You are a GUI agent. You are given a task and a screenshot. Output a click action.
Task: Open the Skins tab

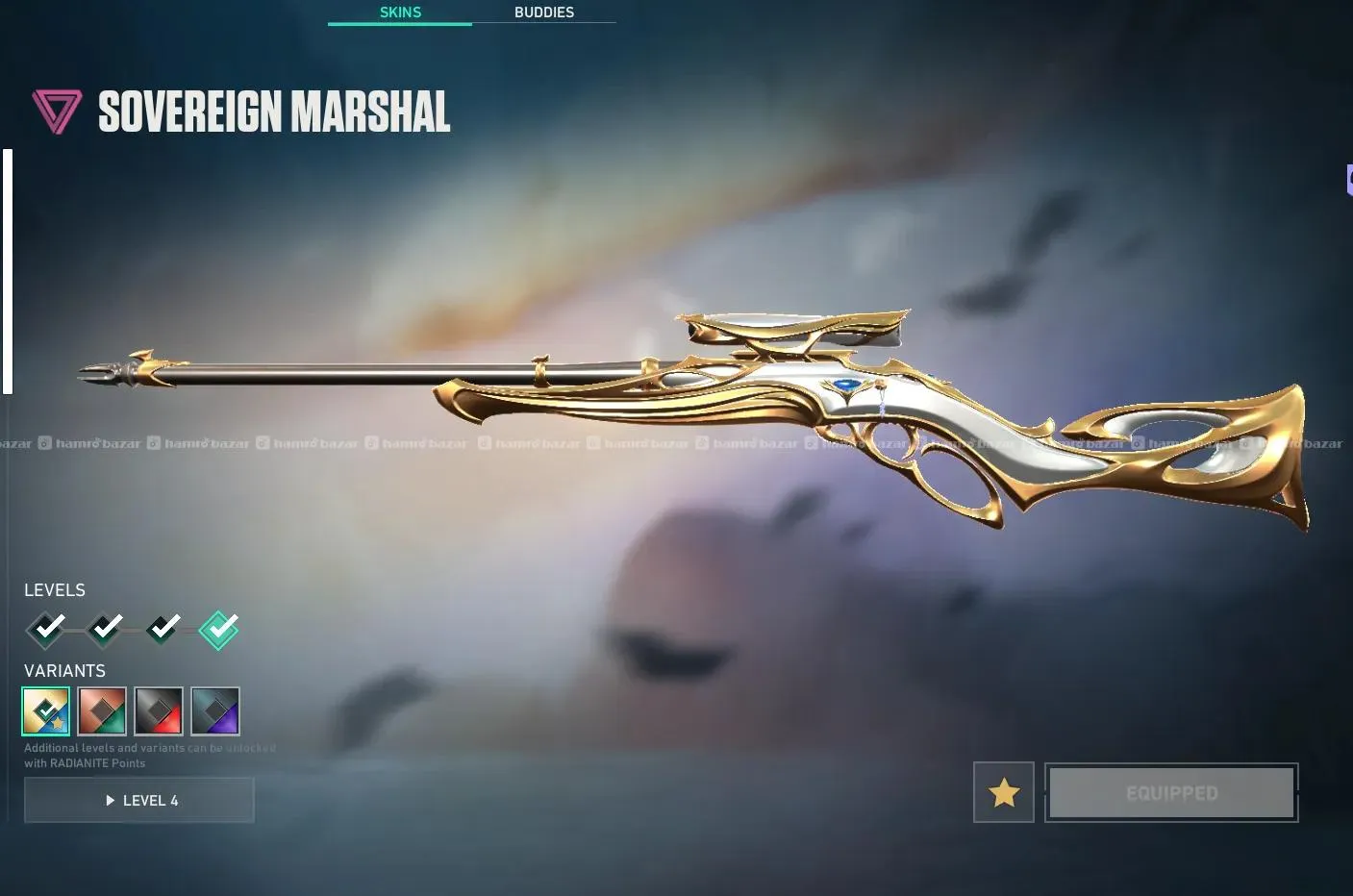pyautogui.click(x=400, y=12)
